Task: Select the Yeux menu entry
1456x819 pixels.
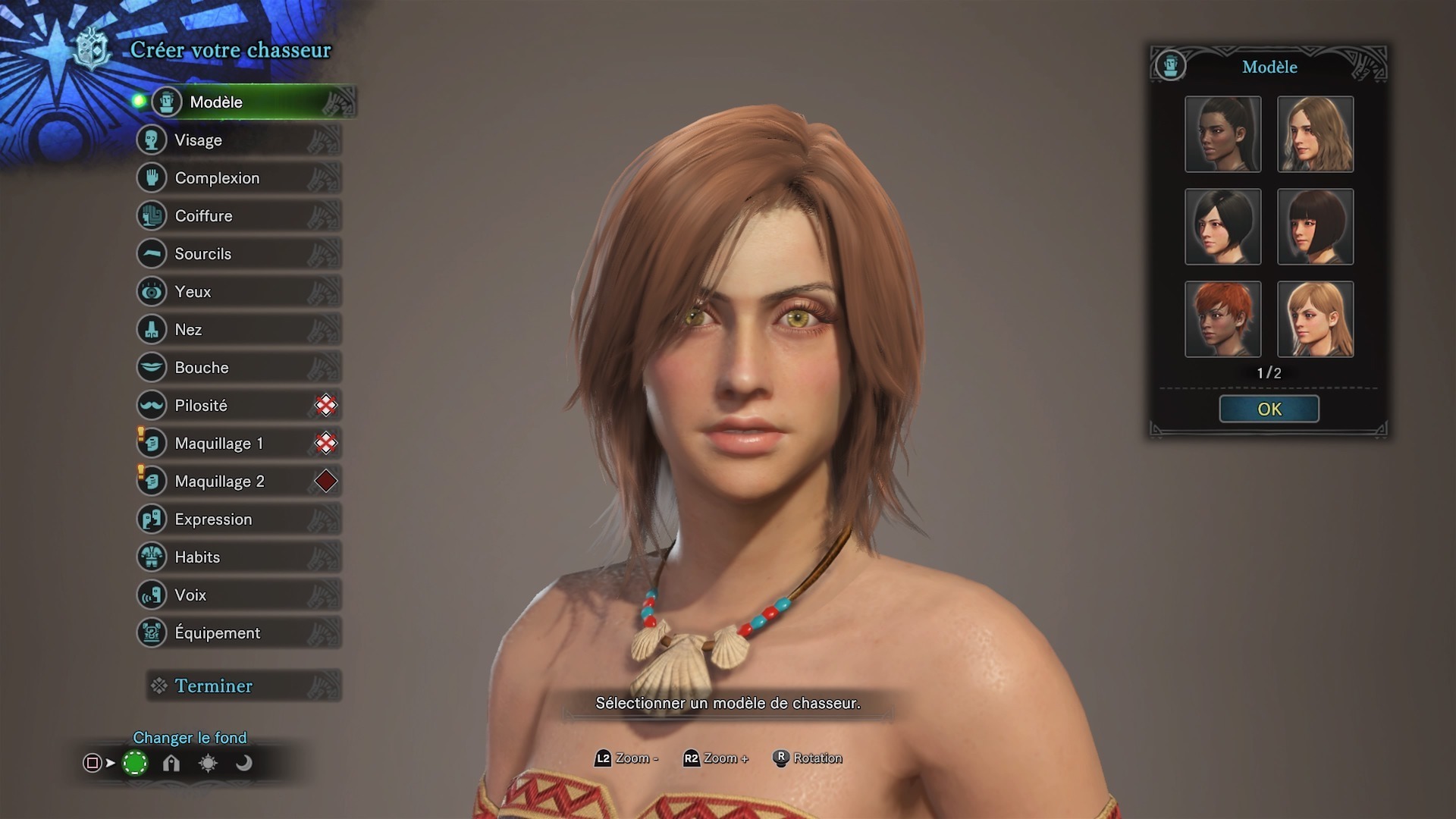Action: coord(238,292)
